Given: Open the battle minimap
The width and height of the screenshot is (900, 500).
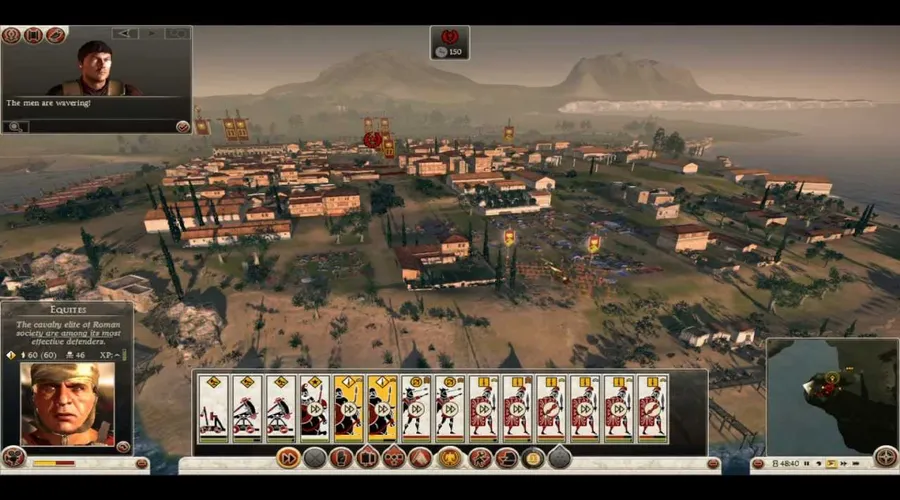Looking at the screenshot, I should [831, 393].
